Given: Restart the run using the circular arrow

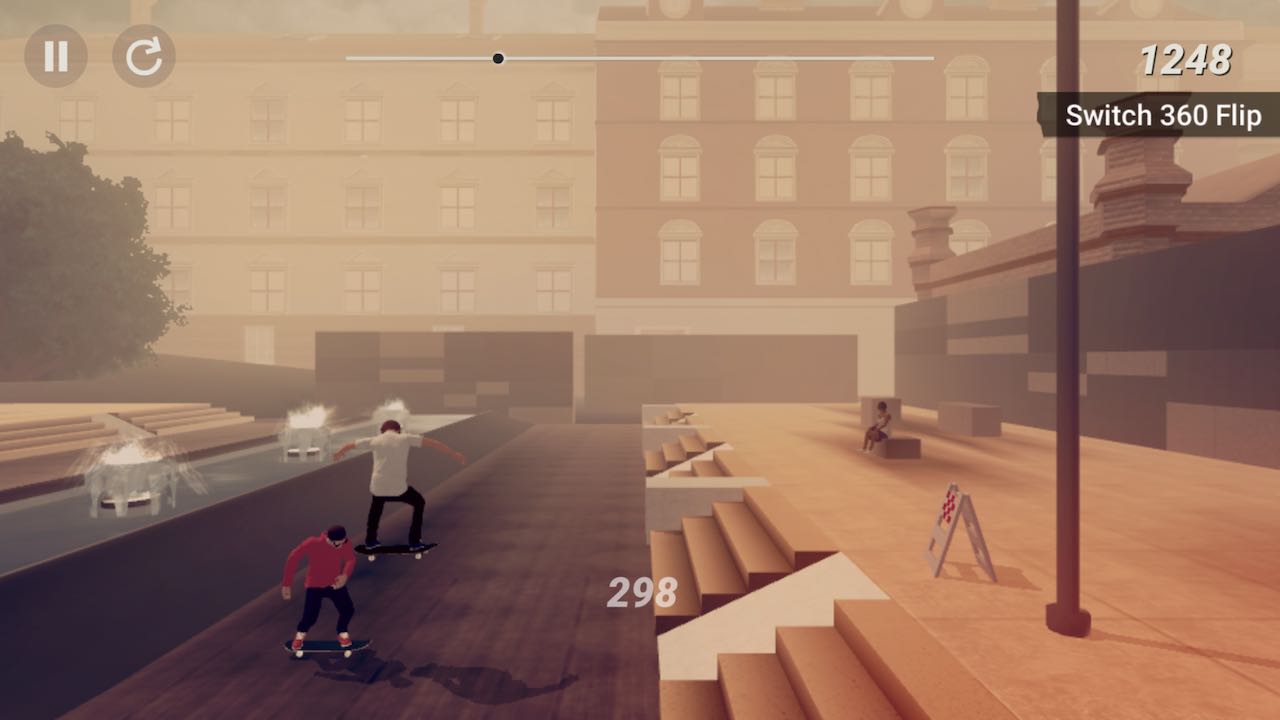Looking at the screenshot, I should (x=144, y=56).
